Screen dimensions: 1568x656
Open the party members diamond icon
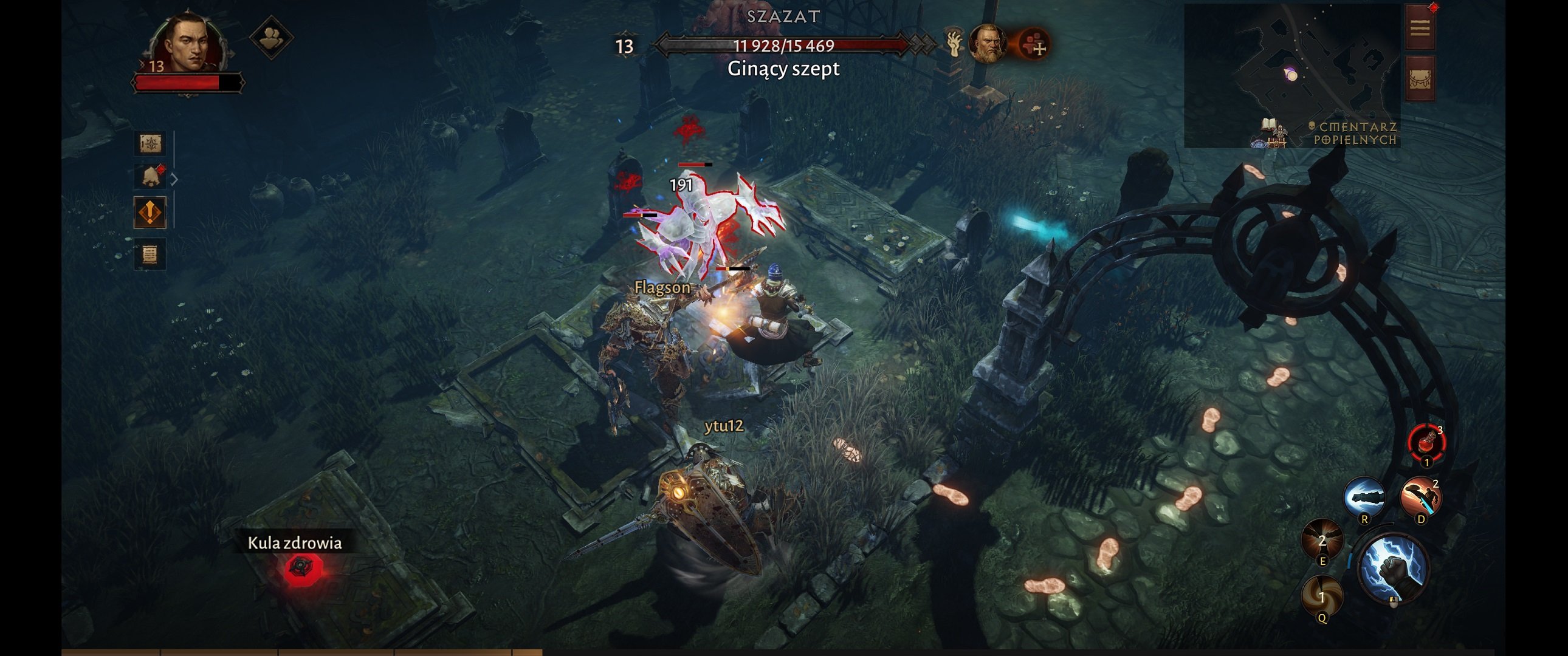pyautogui.click(x=272, y=38)
